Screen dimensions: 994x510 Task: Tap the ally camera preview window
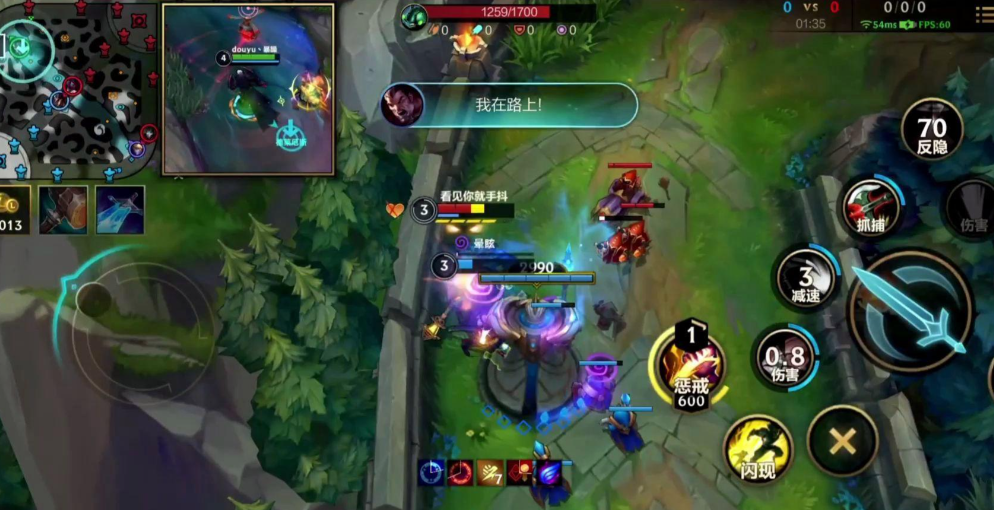[248, 89]
